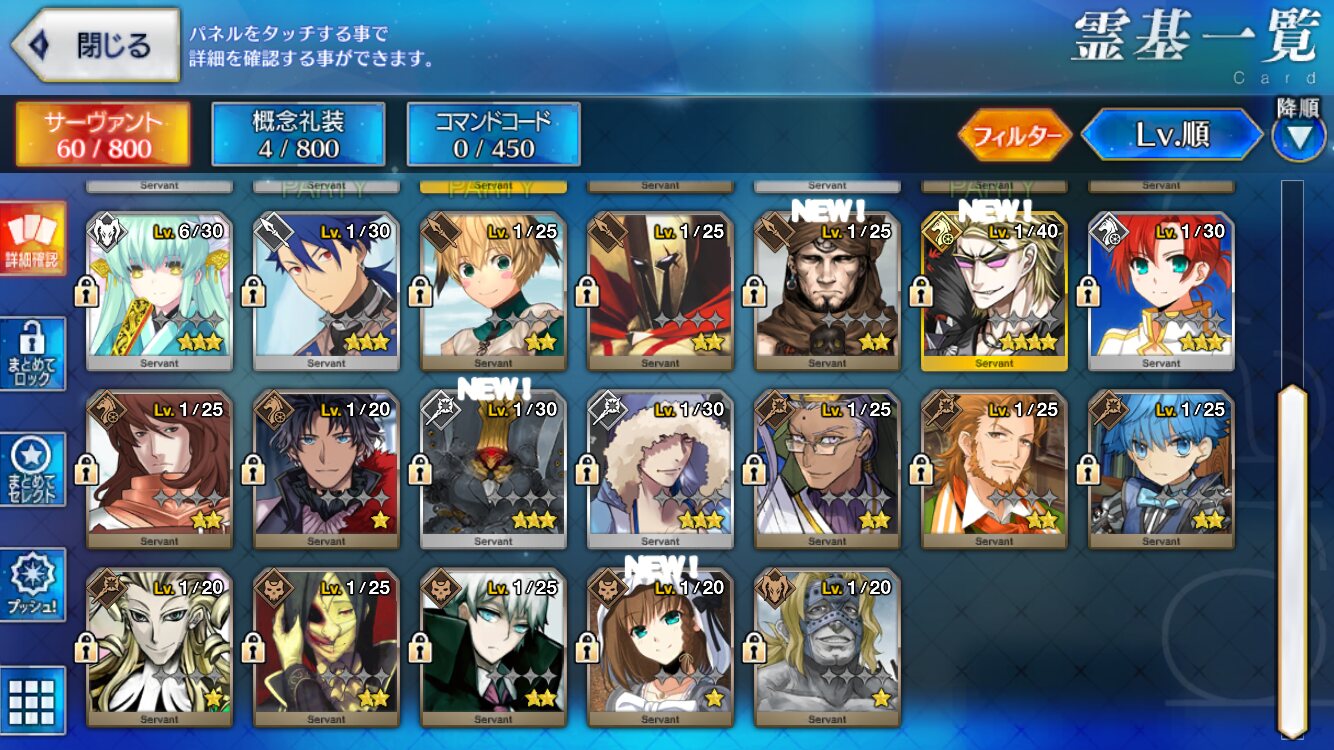
Task: Open the blue-haired boy with bow tie card
Action: 1161,470
